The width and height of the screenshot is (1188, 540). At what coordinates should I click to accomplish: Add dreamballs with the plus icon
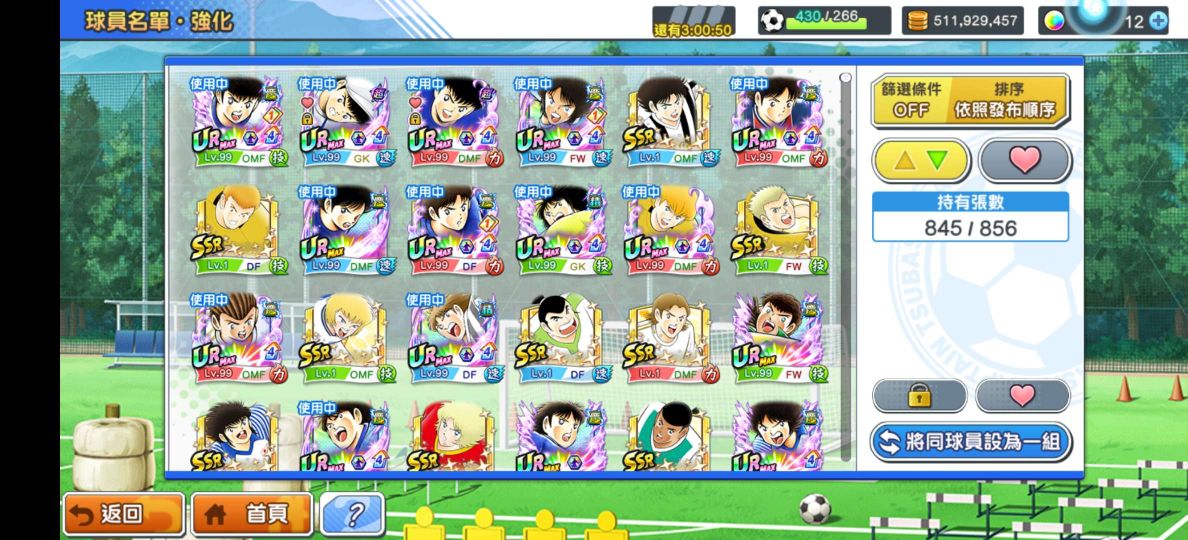point(1159,21)
